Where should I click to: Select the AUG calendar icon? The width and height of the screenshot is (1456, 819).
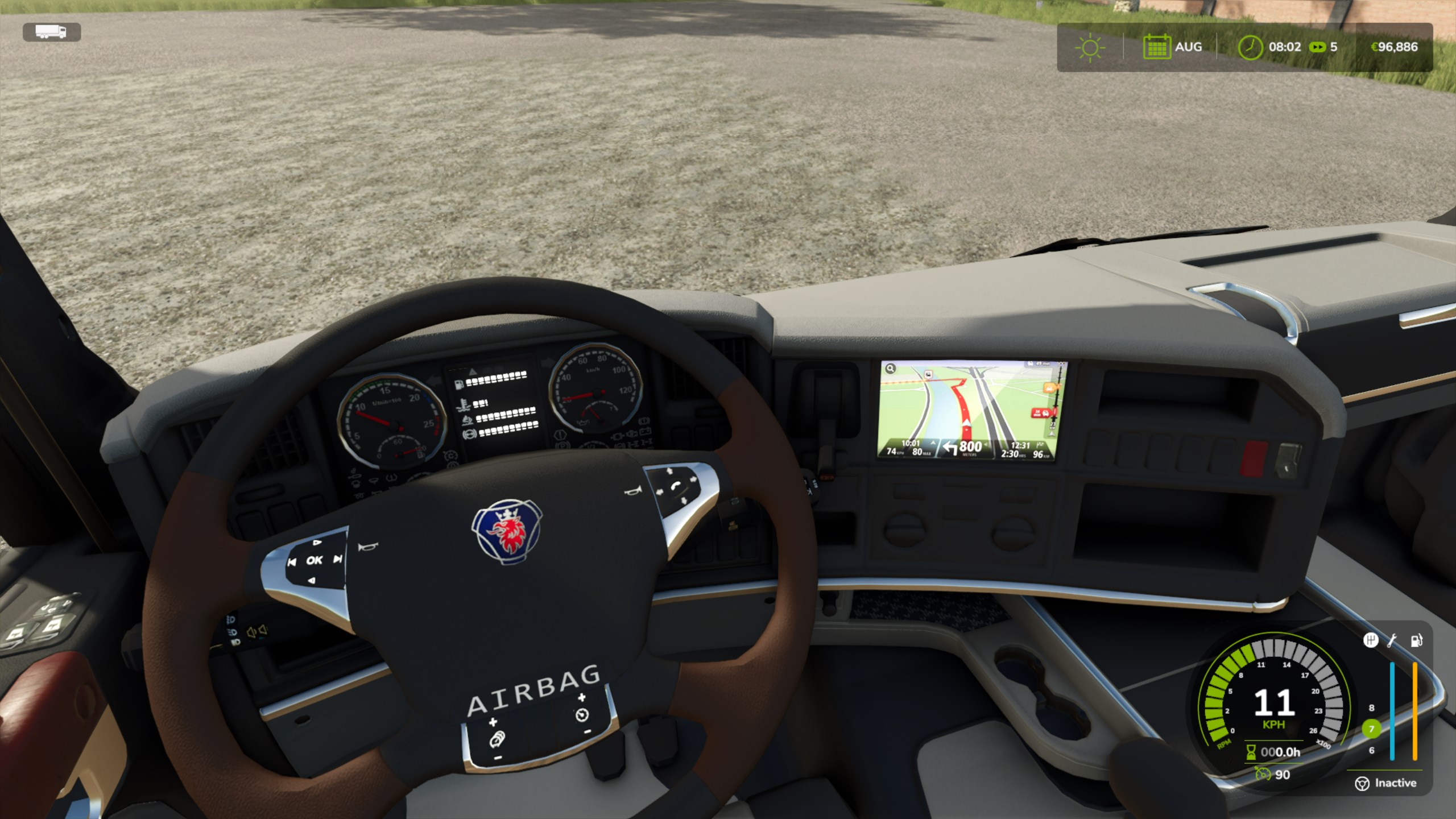(1156, 47)
